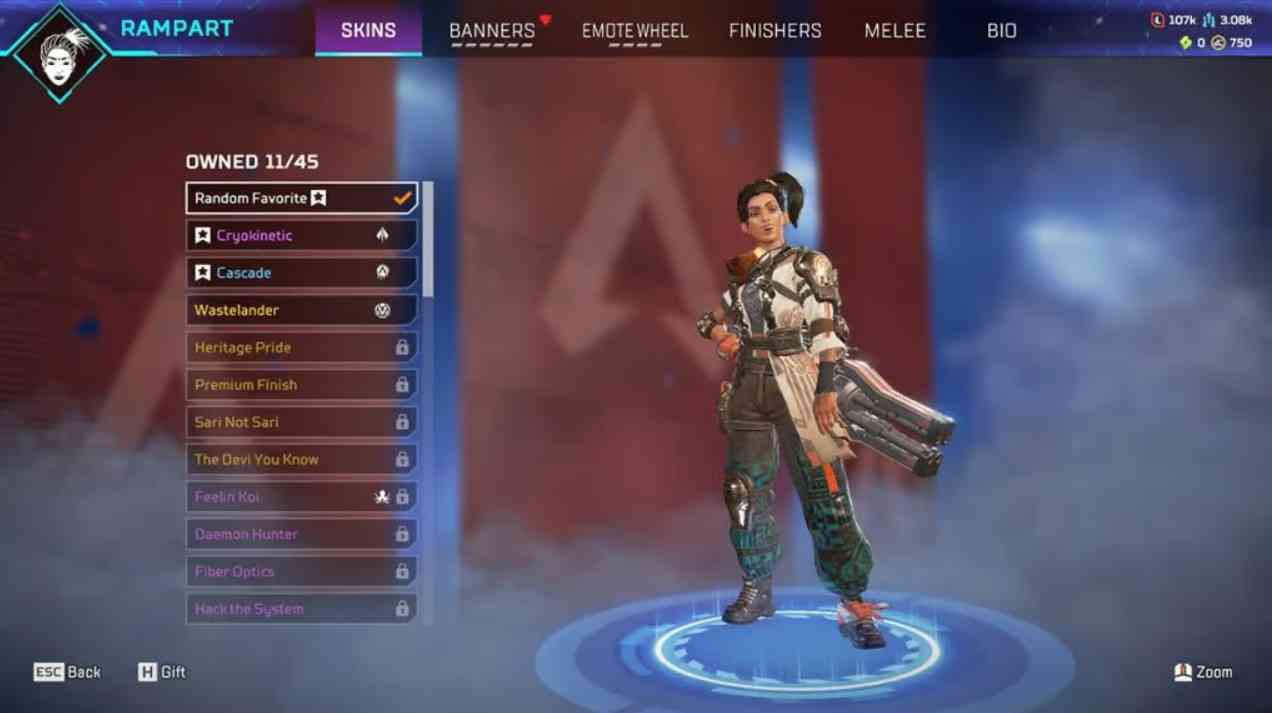Open Rampart's Bio tab

point(1001,31)
